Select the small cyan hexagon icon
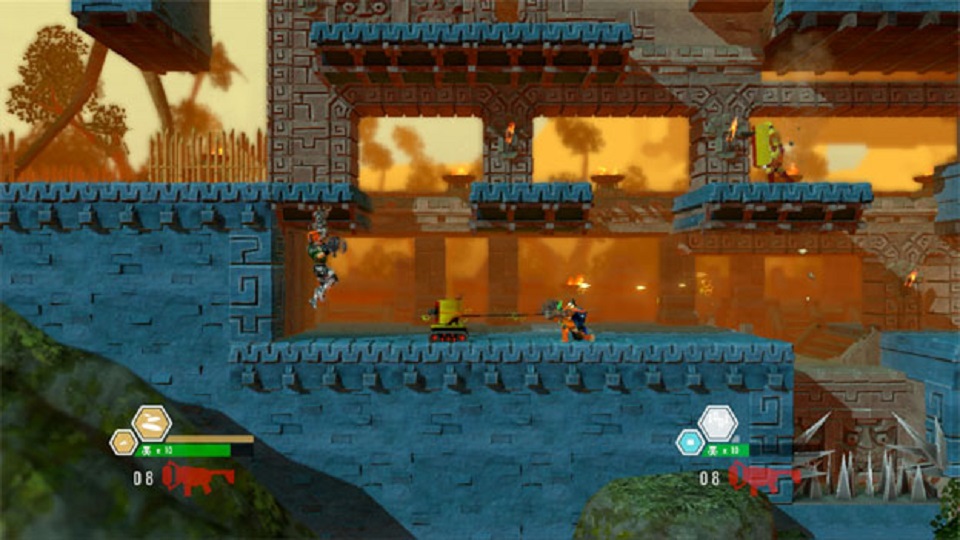Screen dimensions: 960x540 [690, 441]
